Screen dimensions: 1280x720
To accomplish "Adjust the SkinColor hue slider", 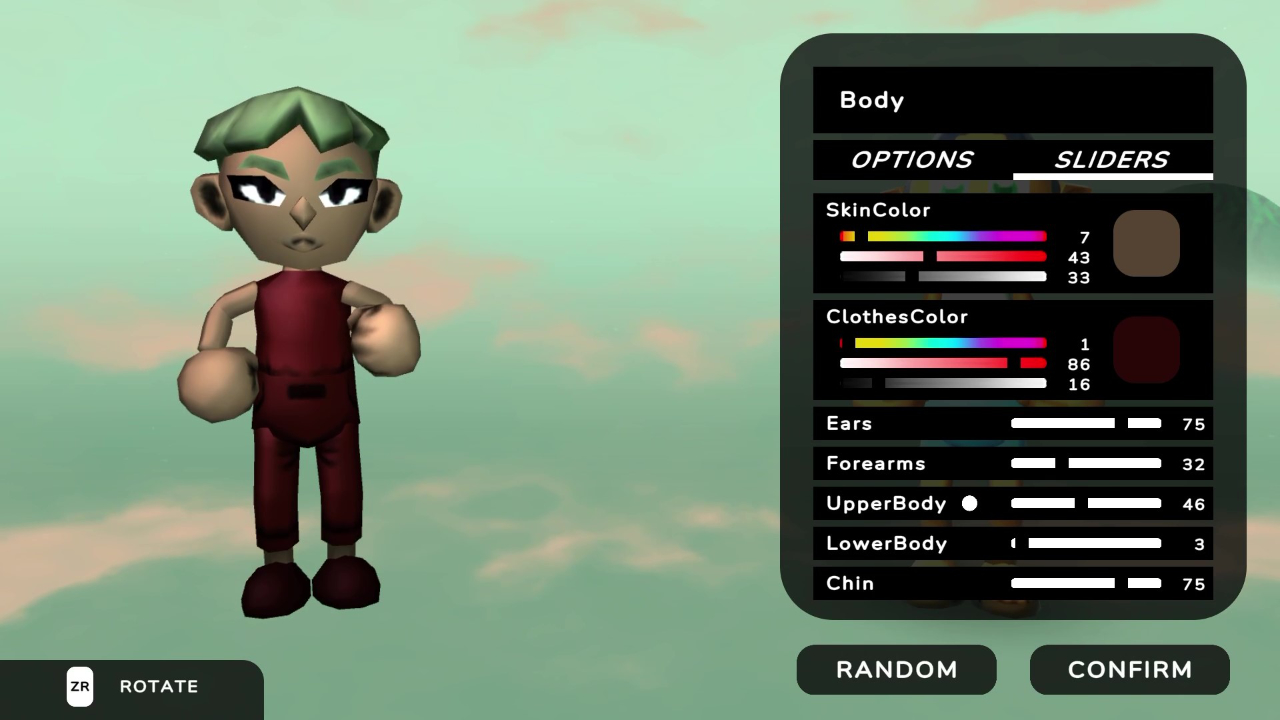I will [943, 236].
